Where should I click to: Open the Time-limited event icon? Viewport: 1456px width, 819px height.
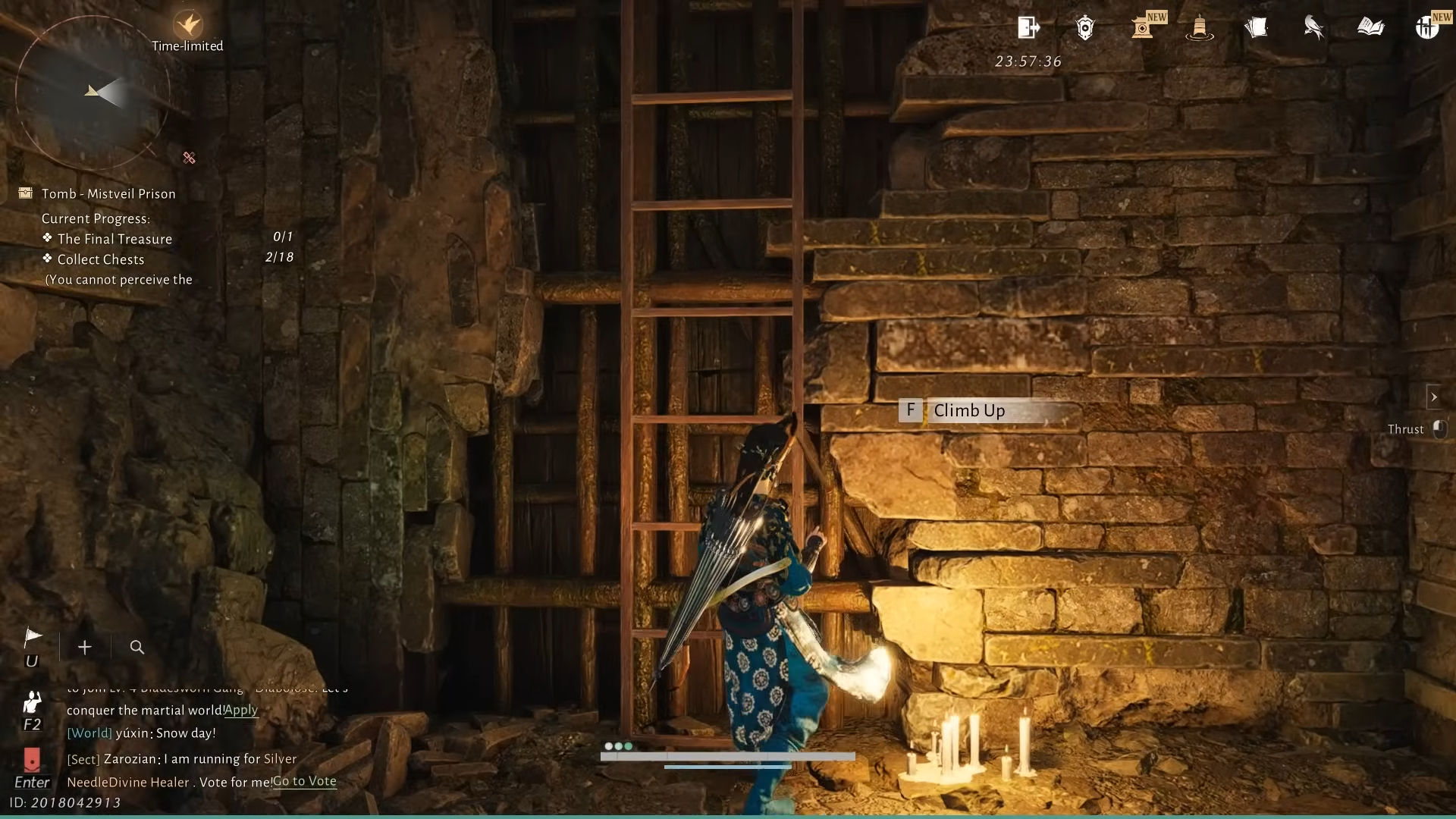187,25
